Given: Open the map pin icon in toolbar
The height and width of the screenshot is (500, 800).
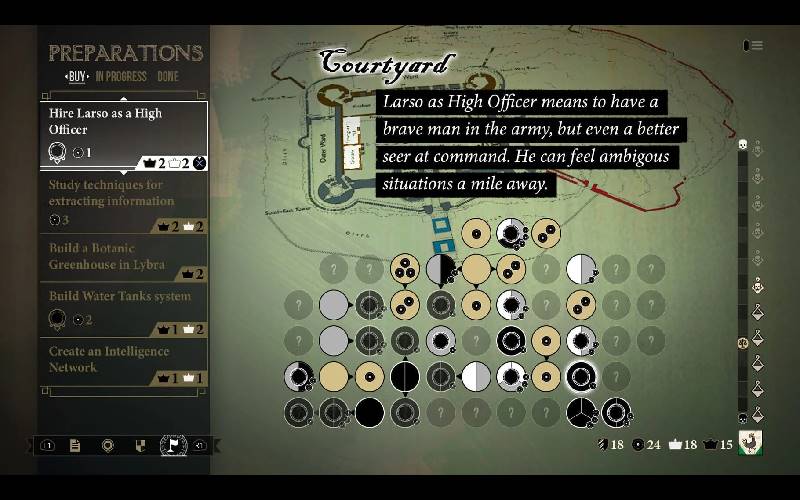Looking at the screenshot, I should tap(107, 446).
